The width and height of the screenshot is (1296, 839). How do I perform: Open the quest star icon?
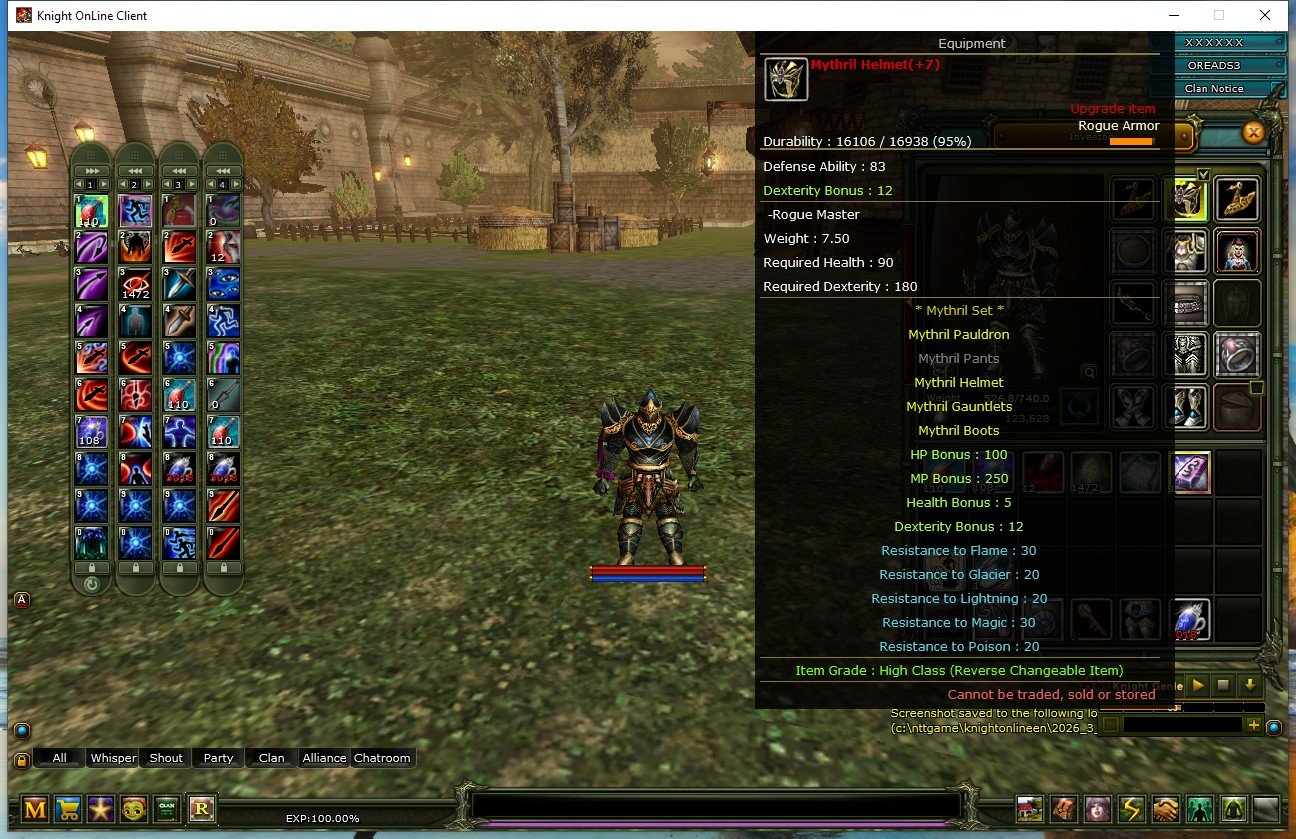click(x=101, y=810)
